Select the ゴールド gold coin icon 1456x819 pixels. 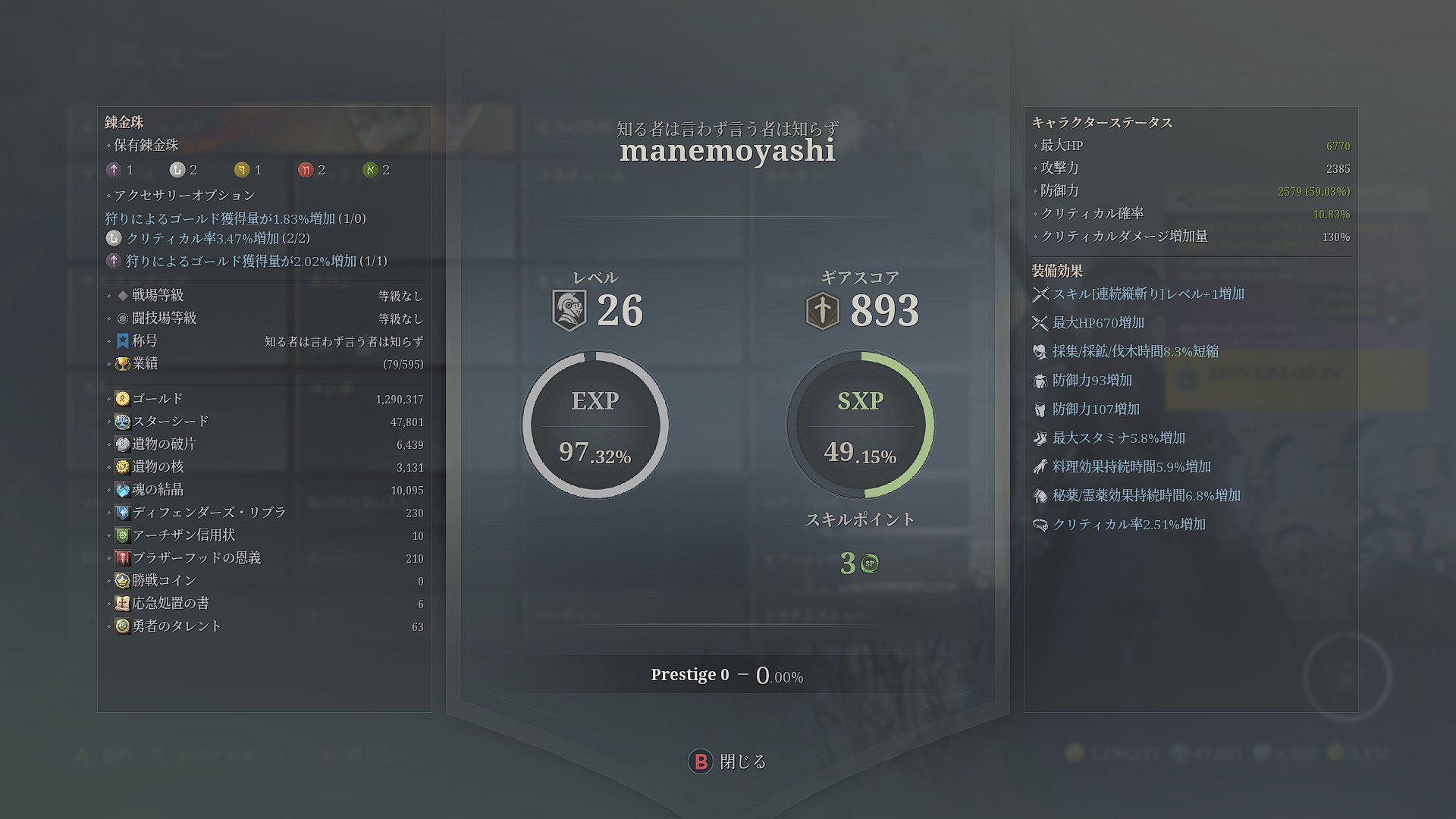pyautogui.click(x=122, y=398)
